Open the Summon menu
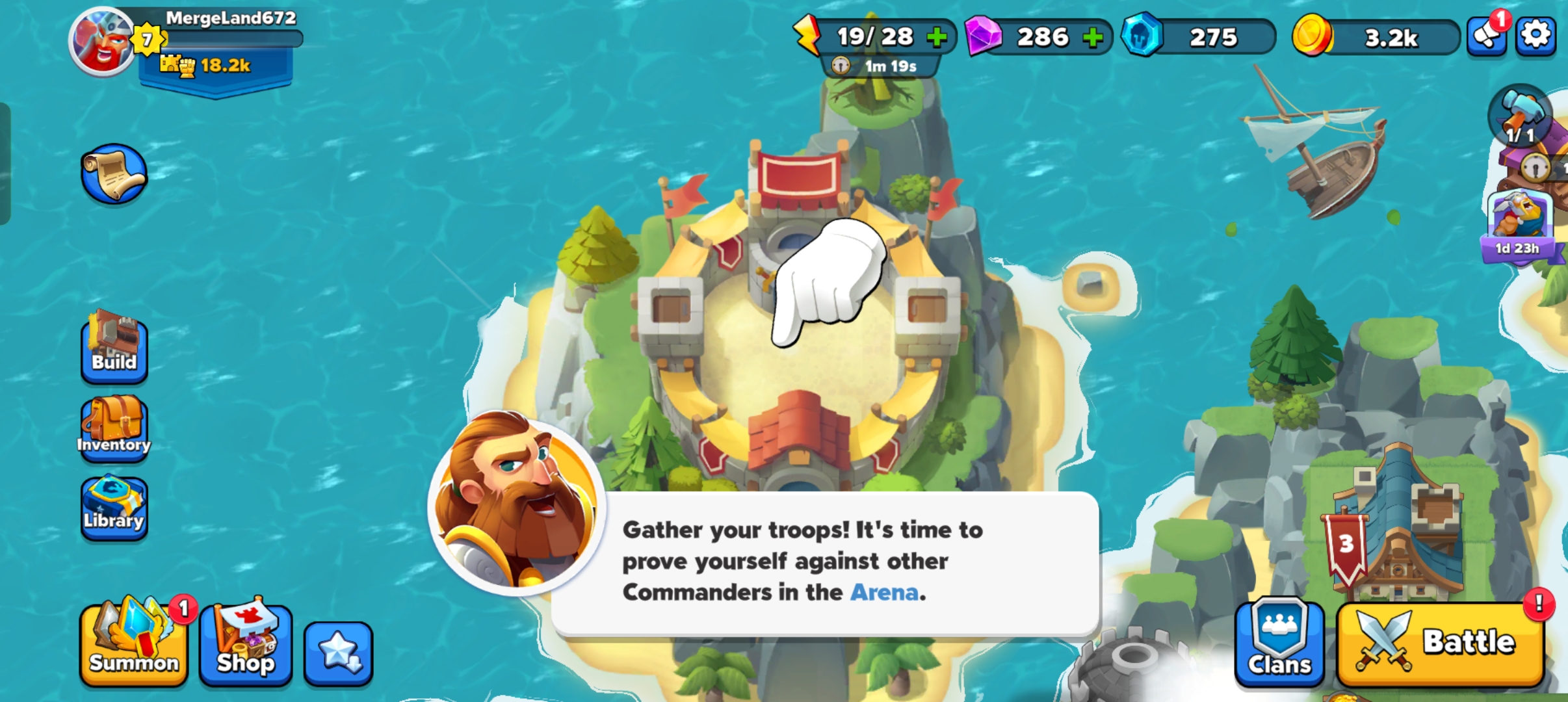 click(x=134, y=643)
